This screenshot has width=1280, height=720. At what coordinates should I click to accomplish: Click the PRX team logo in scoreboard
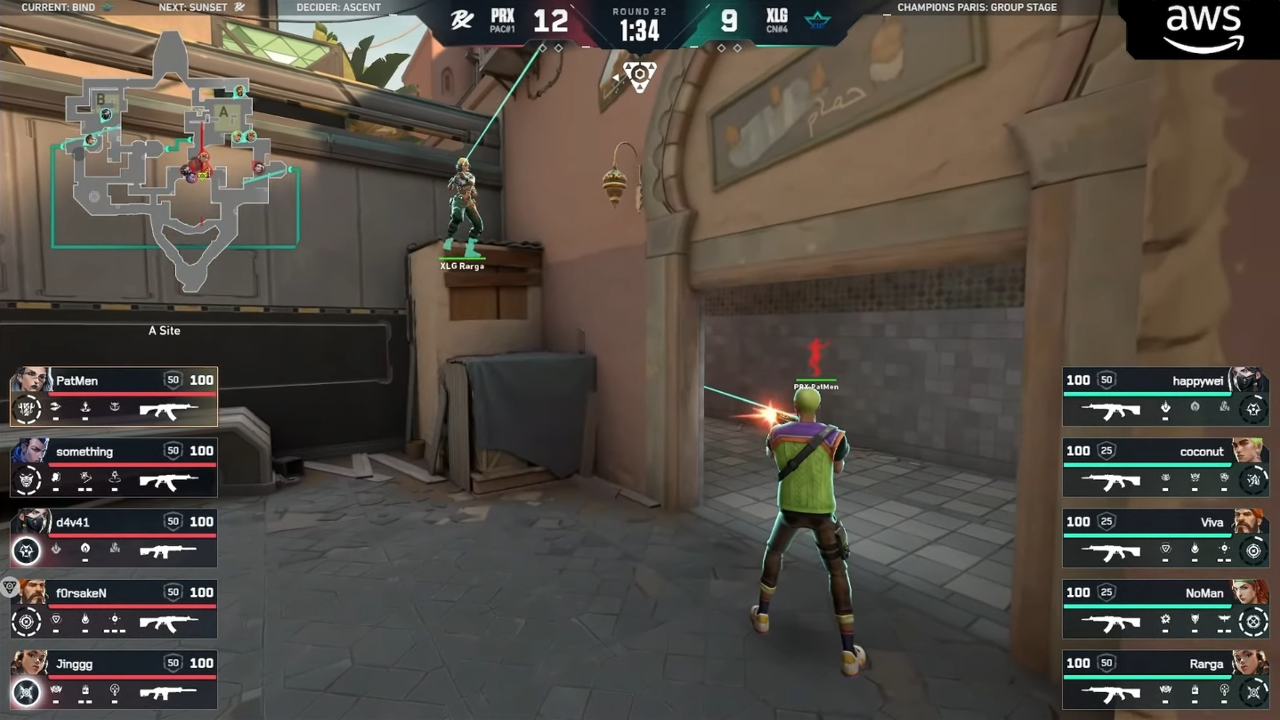pos(462,20)
